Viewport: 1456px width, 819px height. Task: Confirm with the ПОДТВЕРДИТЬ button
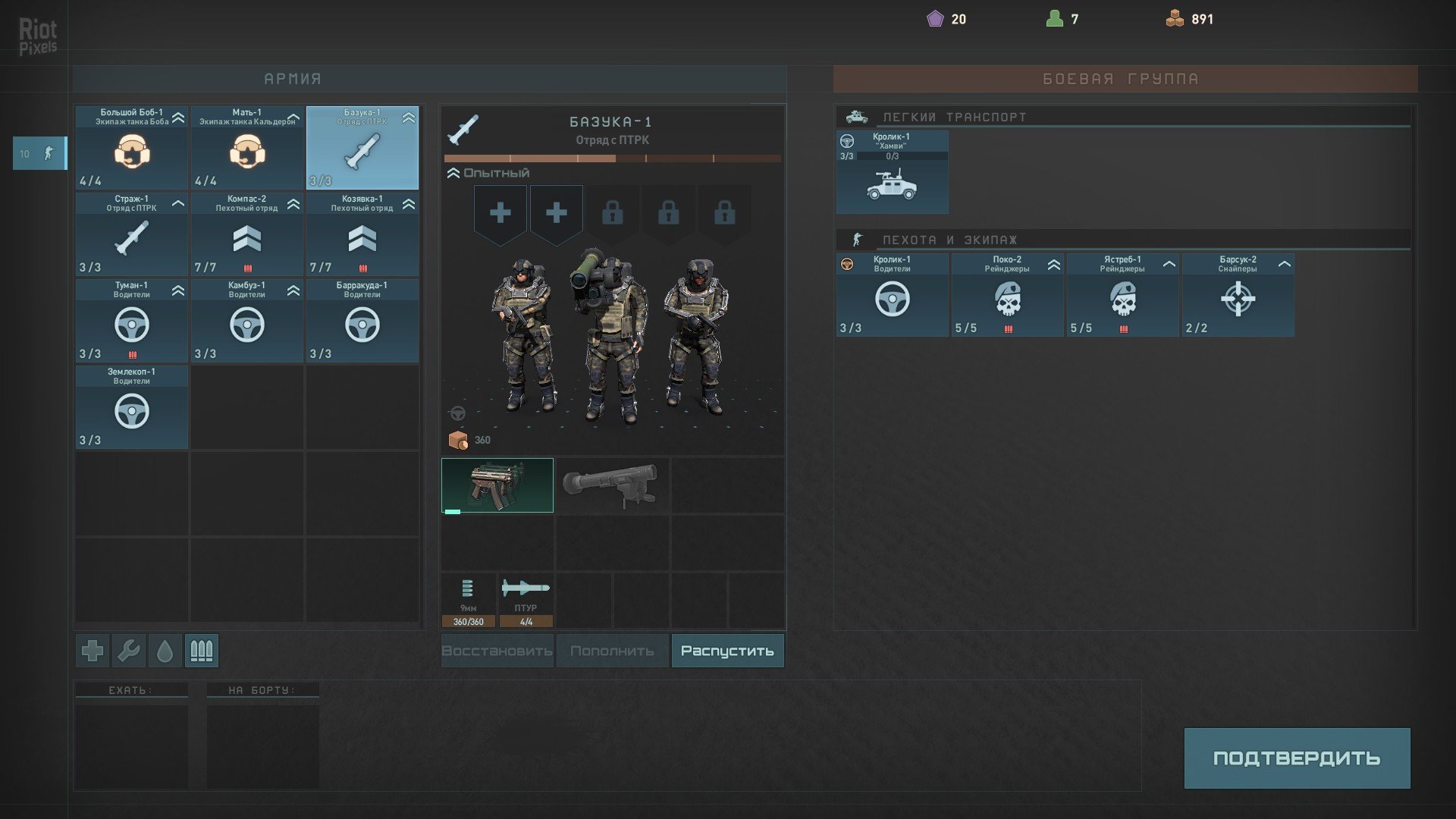tap(1297, 758)
